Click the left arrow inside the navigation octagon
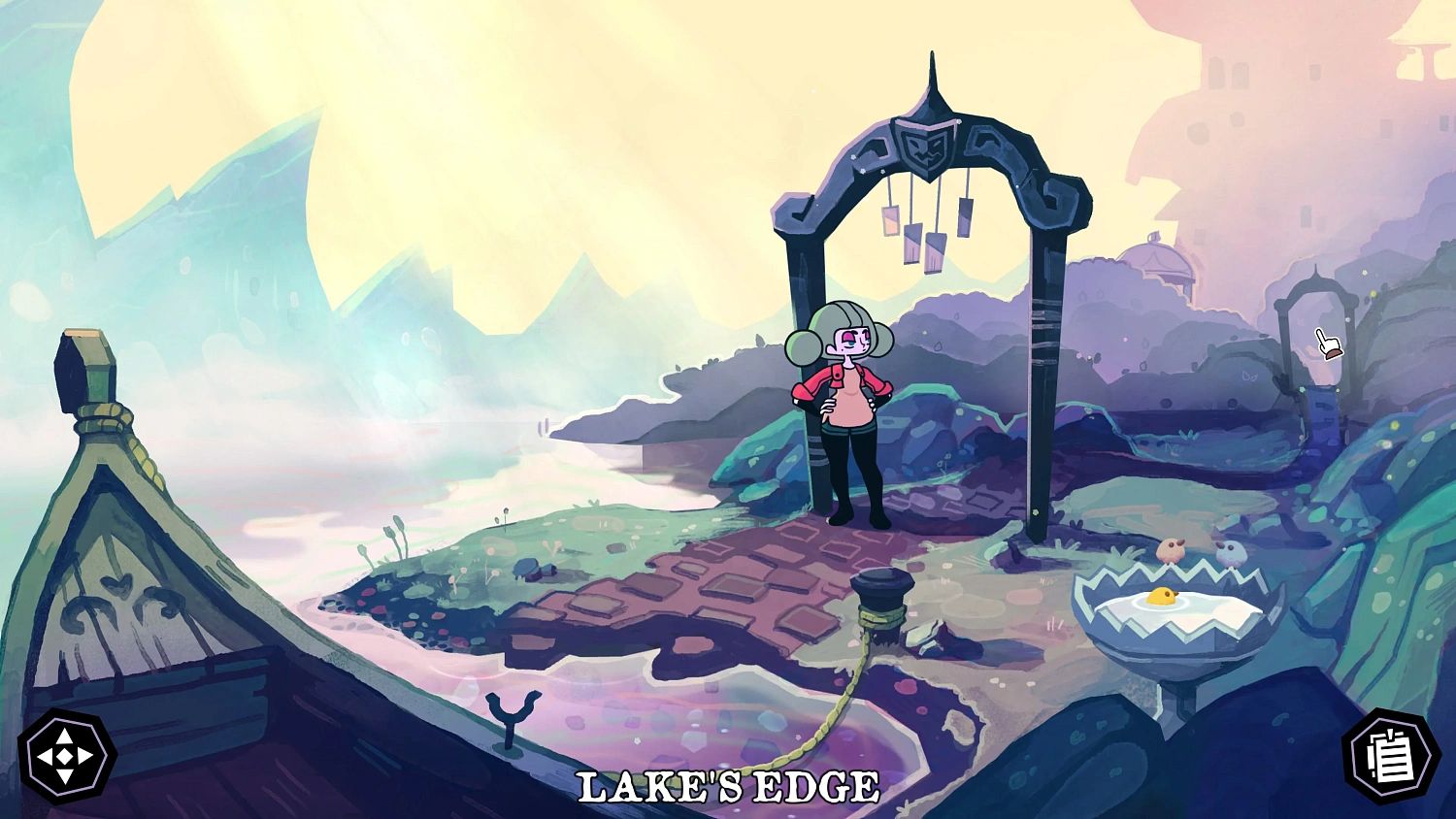The height and width of the screenshot is (819, 1456). coord(45,756)
